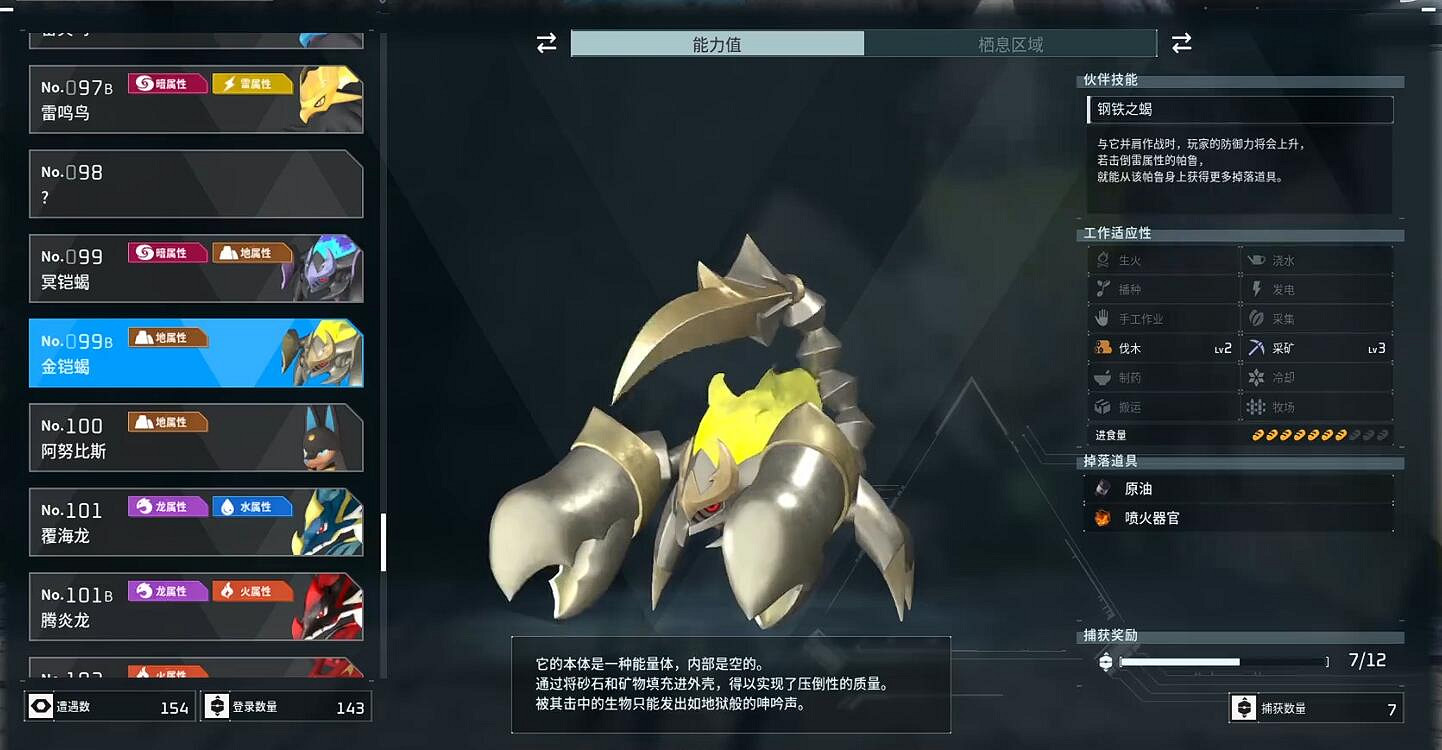Switch to the 栖息区域 tab
1442x750 pixels.
(x=1010, y=43)
